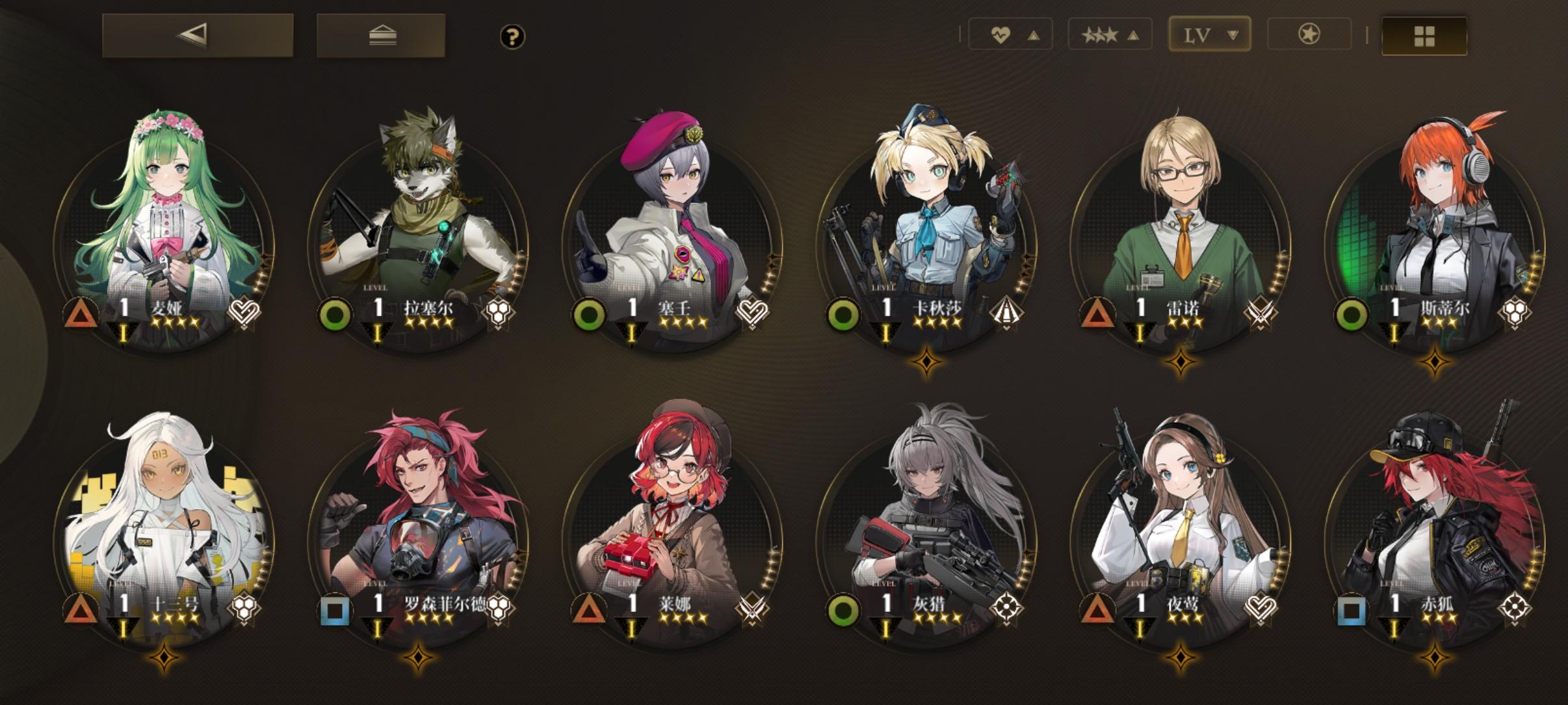The width and height of the screenshot is (1568, 705).
Task: Toggle the grid view layout icon
Action: (1424, 34)
